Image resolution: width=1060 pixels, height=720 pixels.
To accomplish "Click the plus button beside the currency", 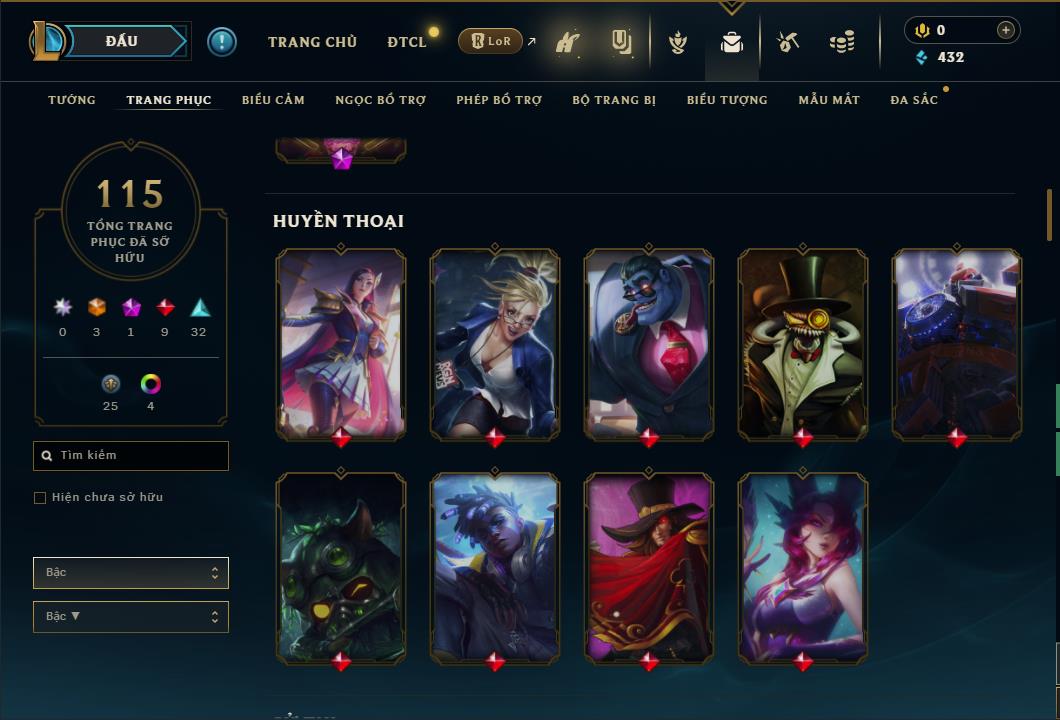I will pos(1006,30).
